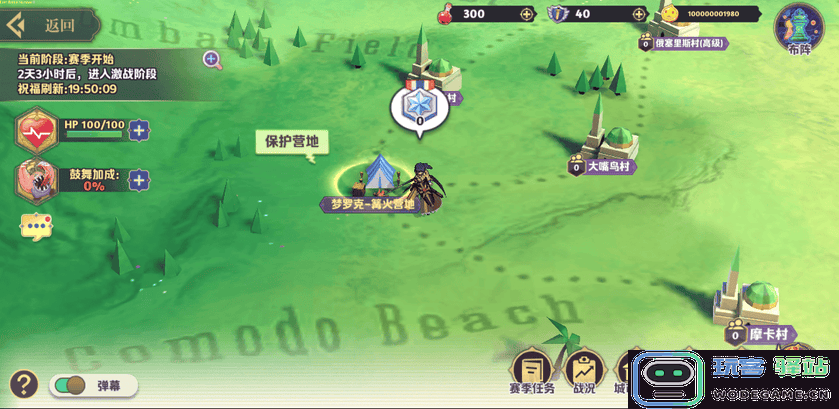The height and width of the screenshot is (409, 839).
Task: Open the 战况 battle status
Action: pyautogui.click(x=583, y=374)
